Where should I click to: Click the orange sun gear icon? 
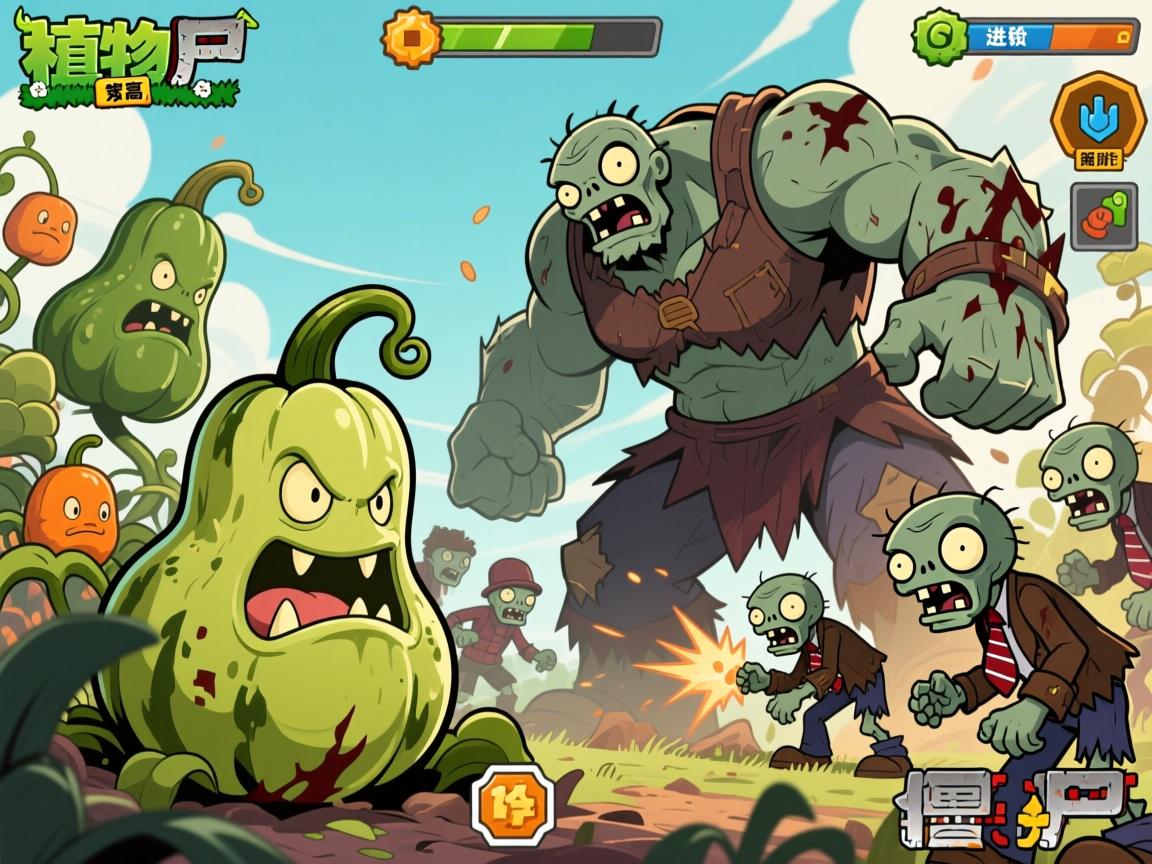point(411,38)
